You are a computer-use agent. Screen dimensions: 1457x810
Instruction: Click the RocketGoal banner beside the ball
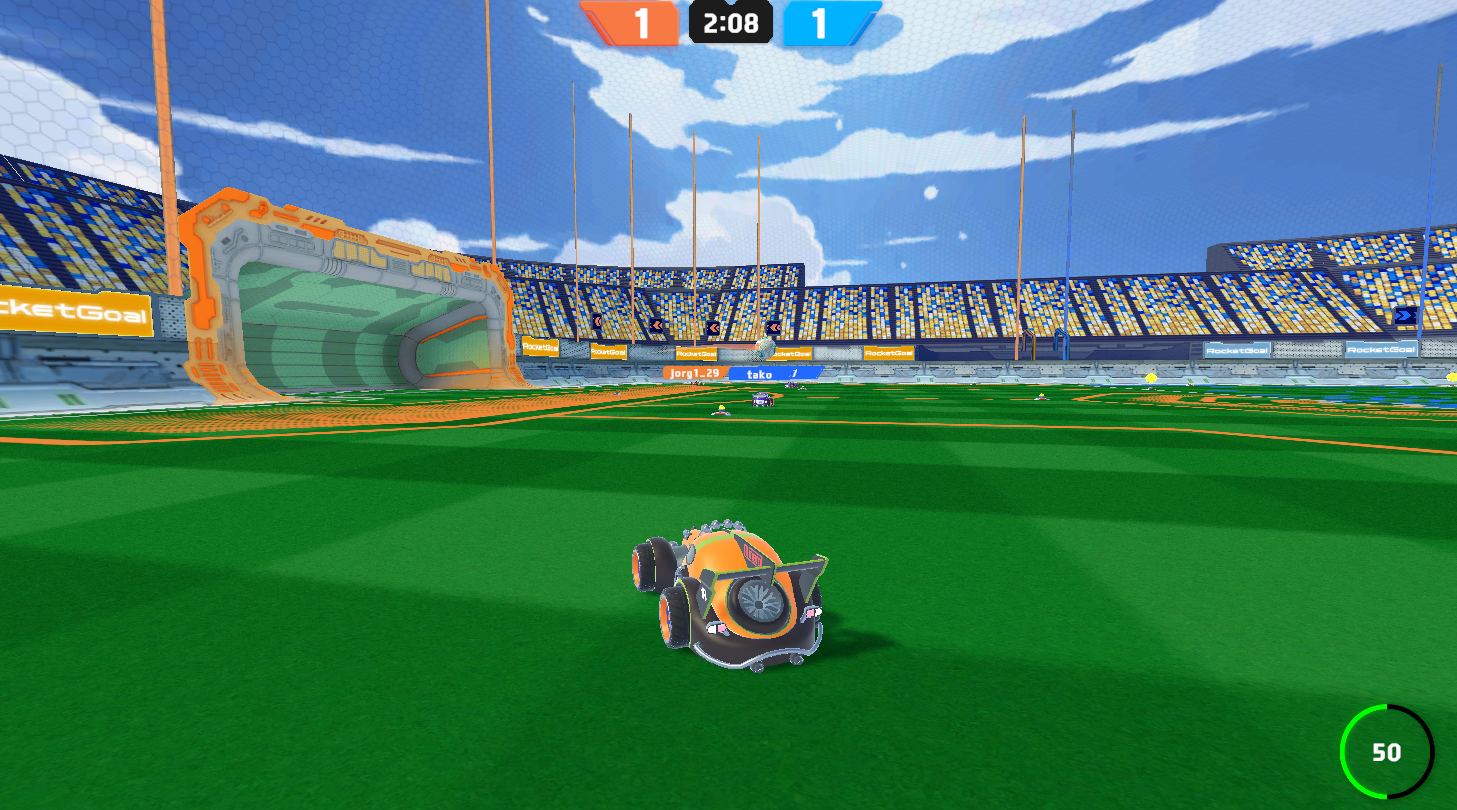tap(790, 352)
